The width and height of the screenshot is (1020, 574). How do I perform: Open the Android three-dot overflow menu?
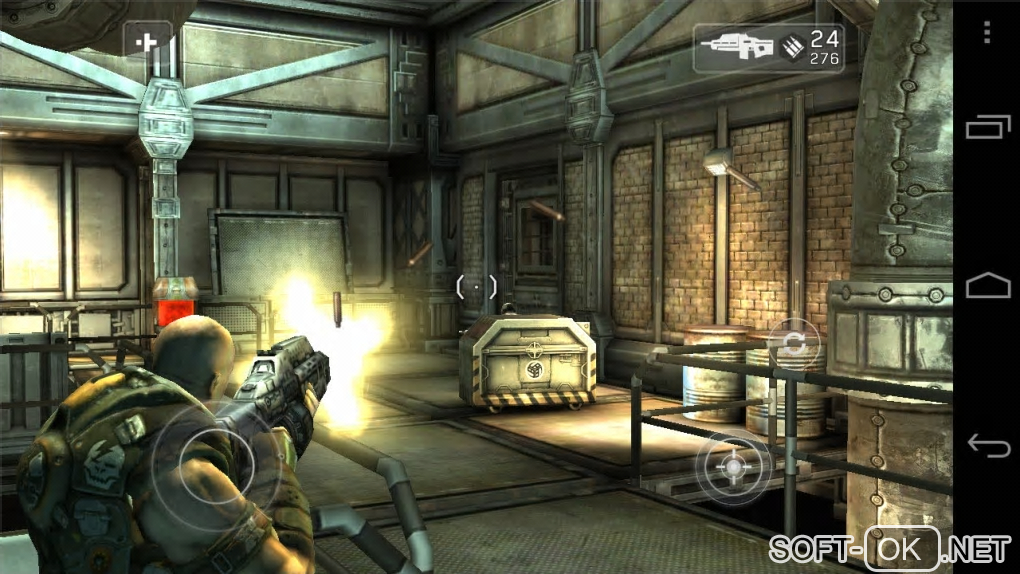987,33
